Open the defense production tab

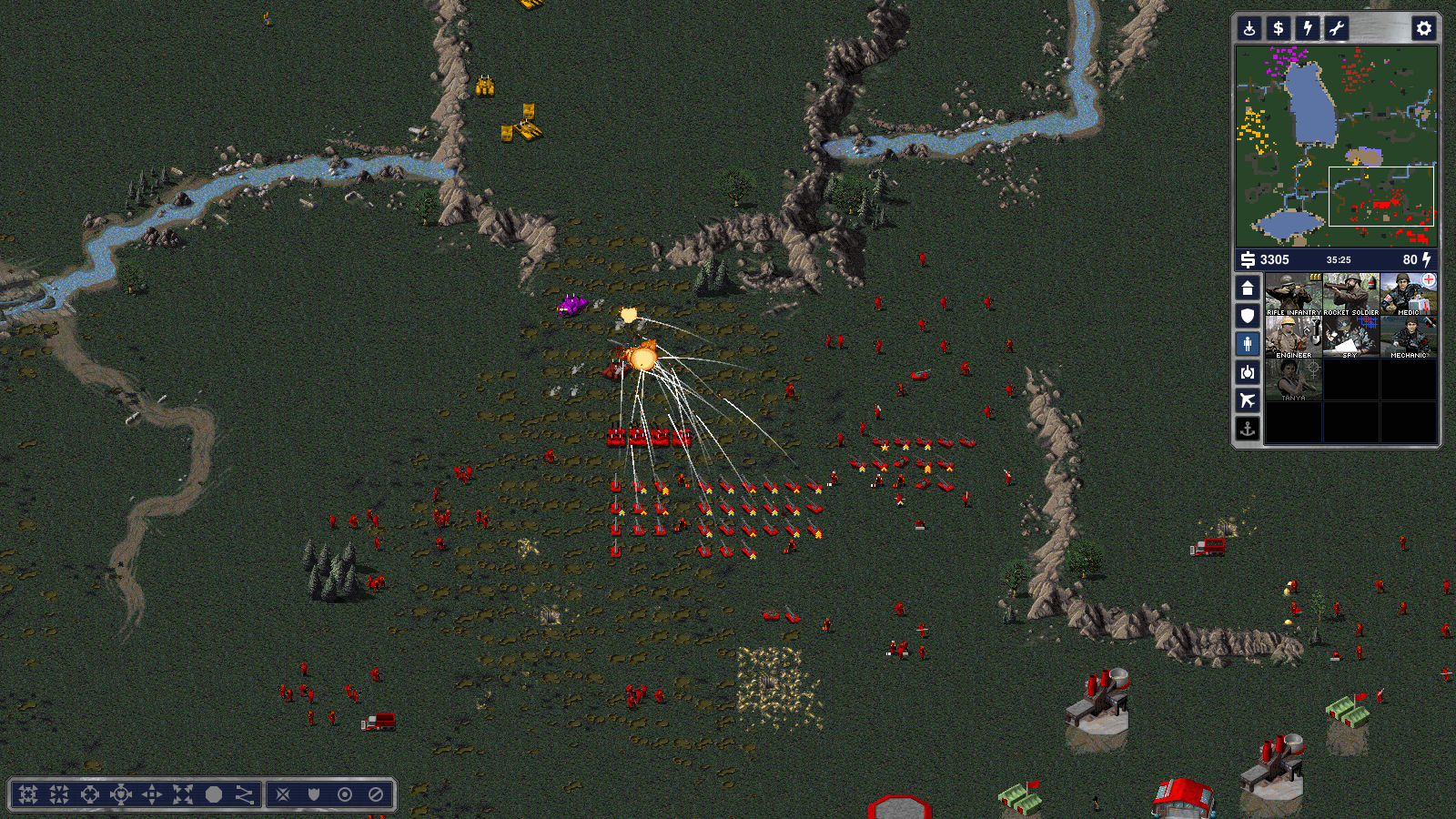1248,316
